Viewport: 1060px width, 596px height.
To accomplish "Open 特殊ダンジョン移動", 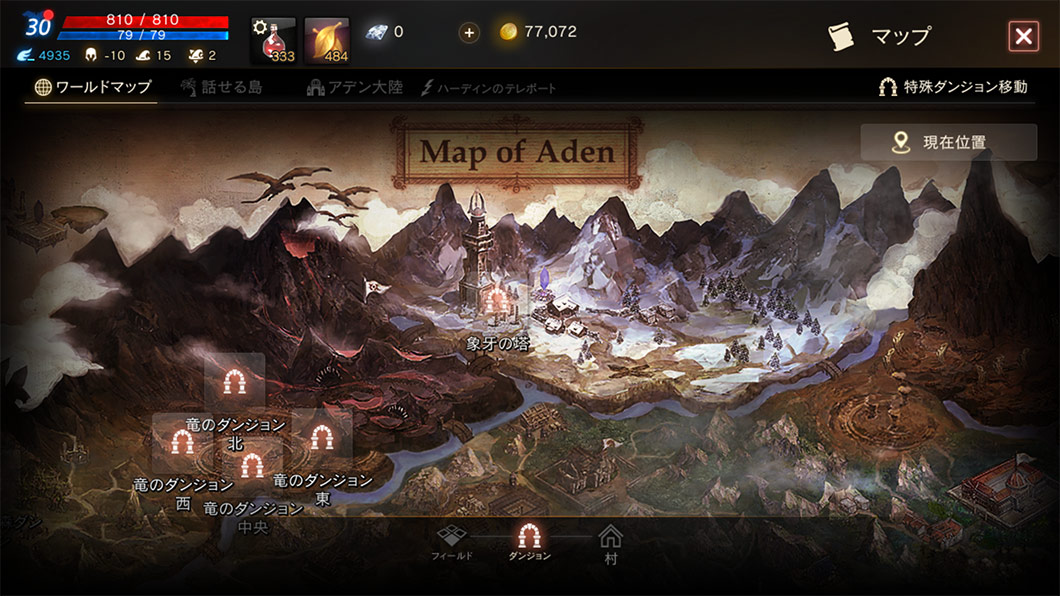I will click(952, 87).
